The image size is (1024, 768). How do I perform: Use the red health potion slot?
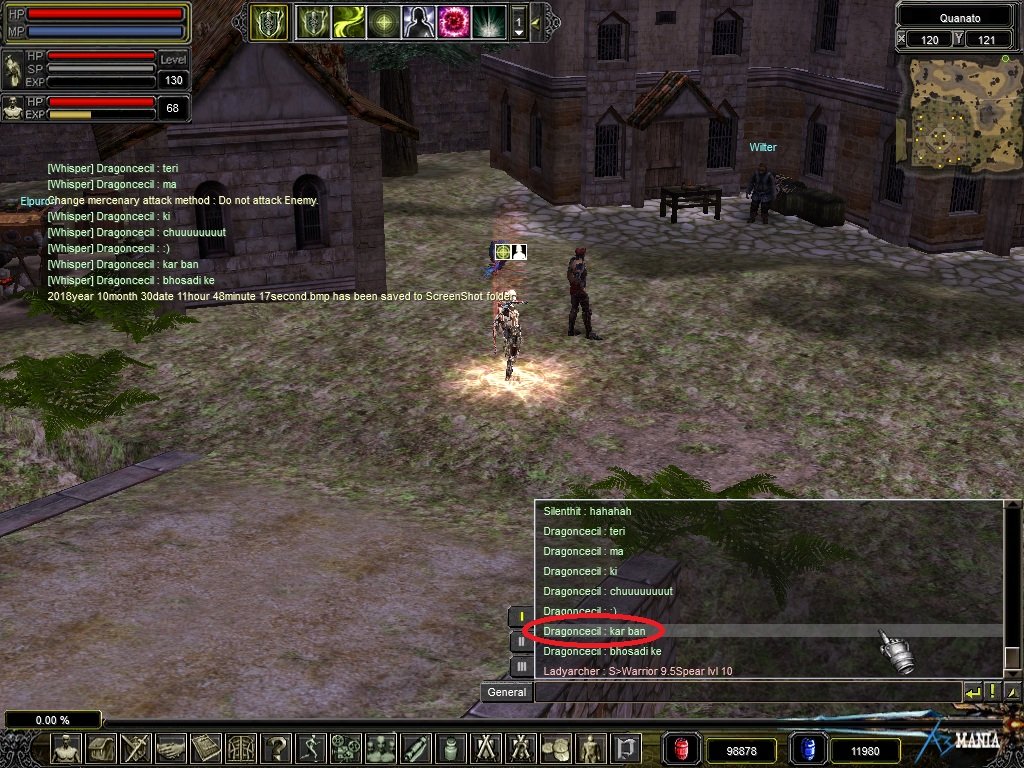[x=680, y=749]
